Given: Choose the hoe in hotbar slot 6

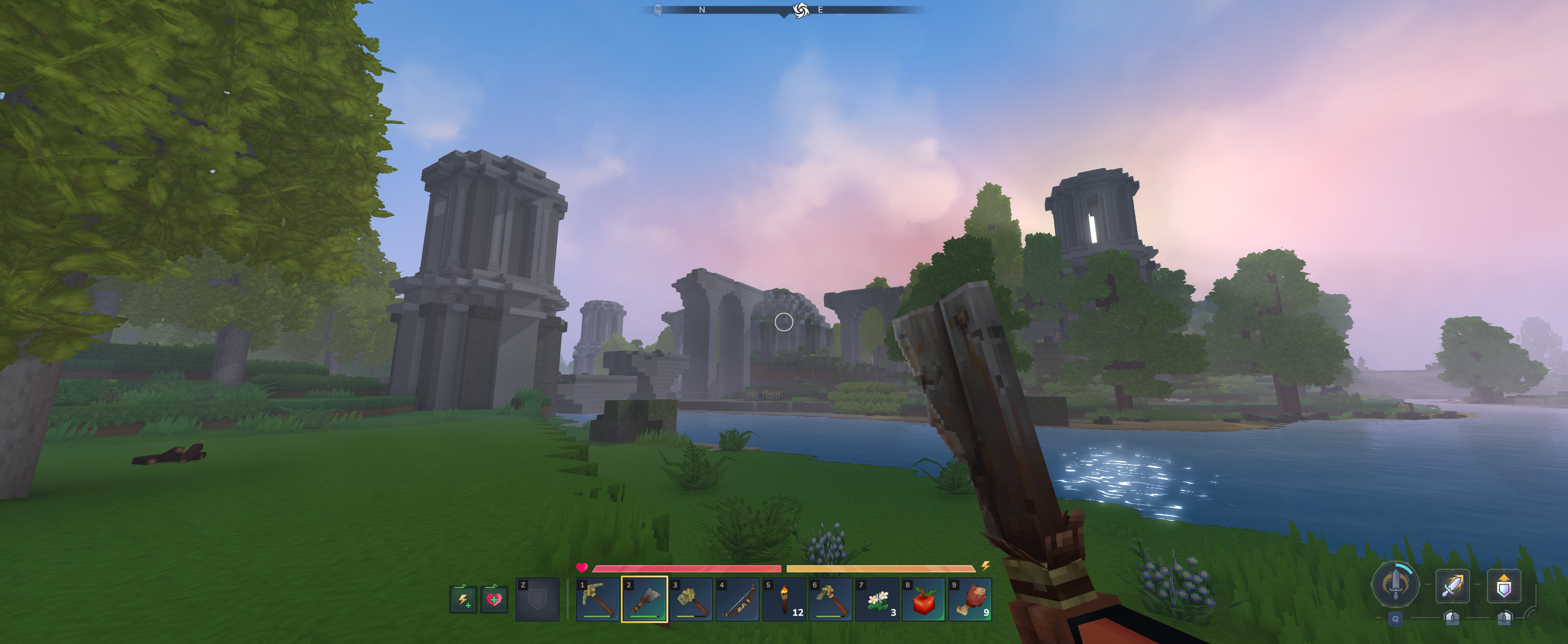Looking at the screenshot, I should pyautogui.click(x=830, y=599).
